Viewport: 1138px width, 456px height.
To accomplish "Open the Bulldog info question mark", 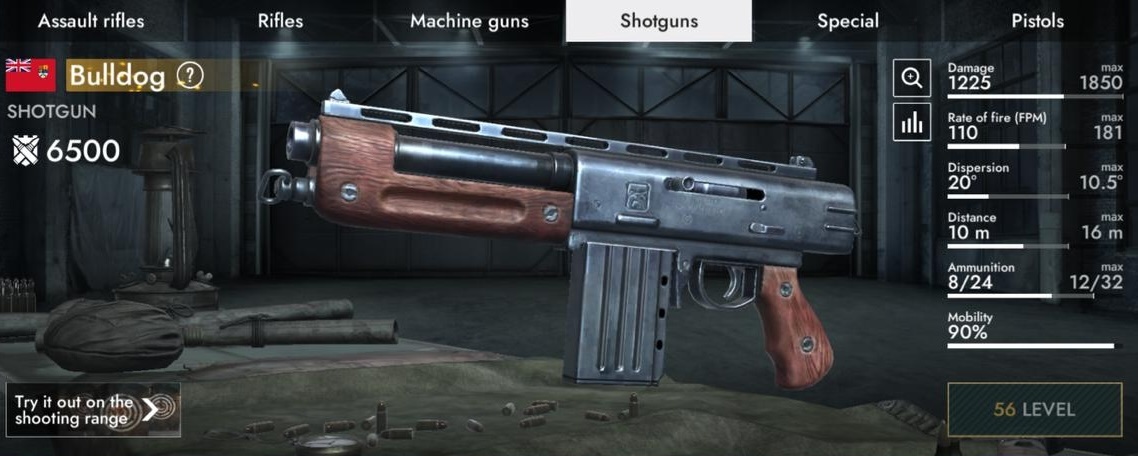I will (x=190, y=75).
